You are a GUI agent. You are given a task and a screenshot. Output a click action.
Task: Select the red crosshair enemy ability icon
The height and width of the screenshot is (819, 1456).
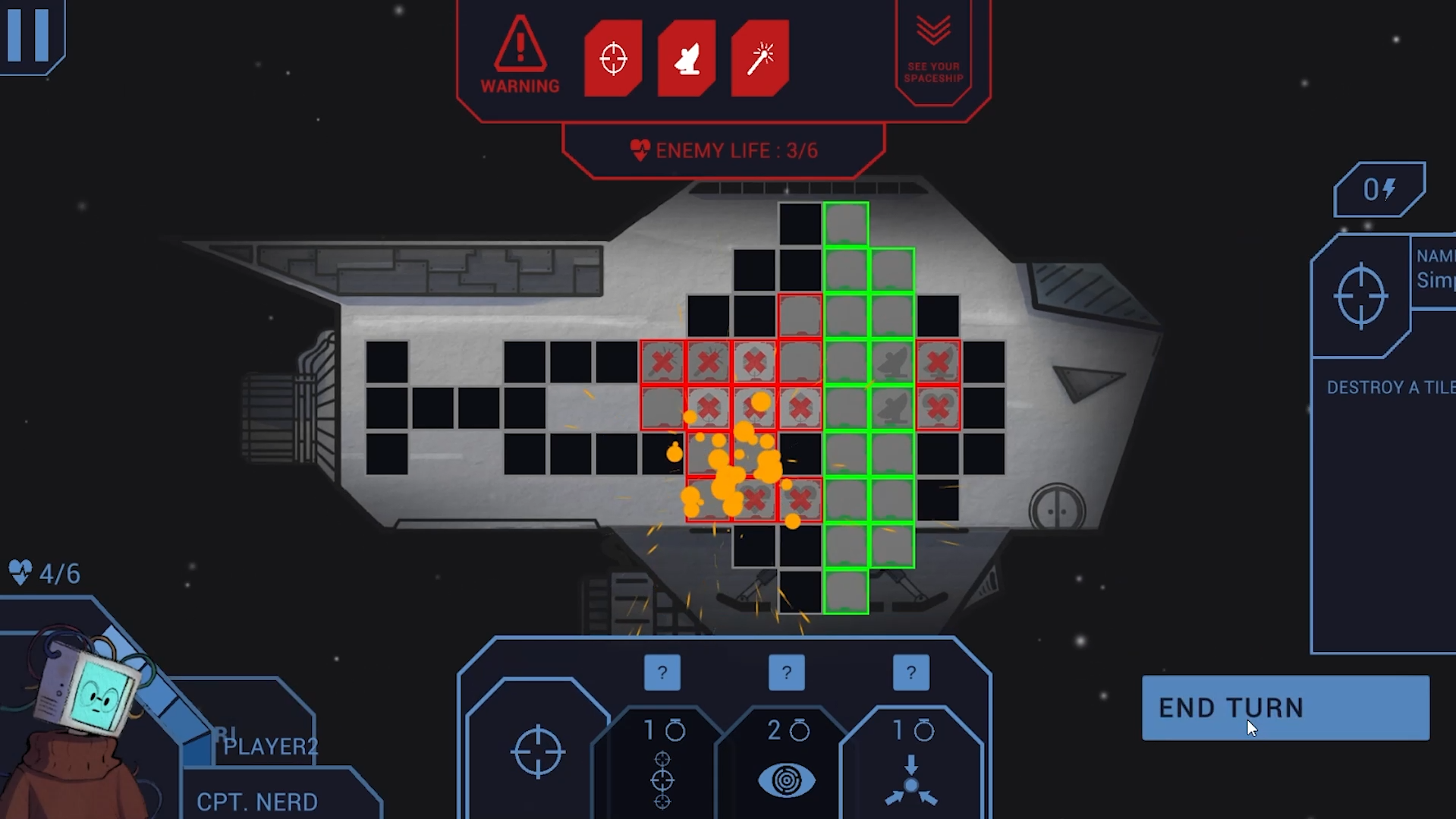(x=613, y=58)
